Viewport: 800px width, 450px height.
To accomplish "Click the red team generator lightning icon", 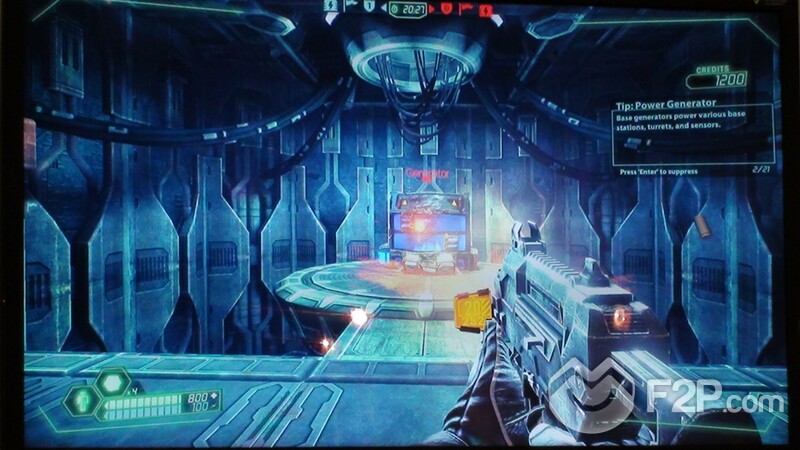I will (x=485, y=10).
